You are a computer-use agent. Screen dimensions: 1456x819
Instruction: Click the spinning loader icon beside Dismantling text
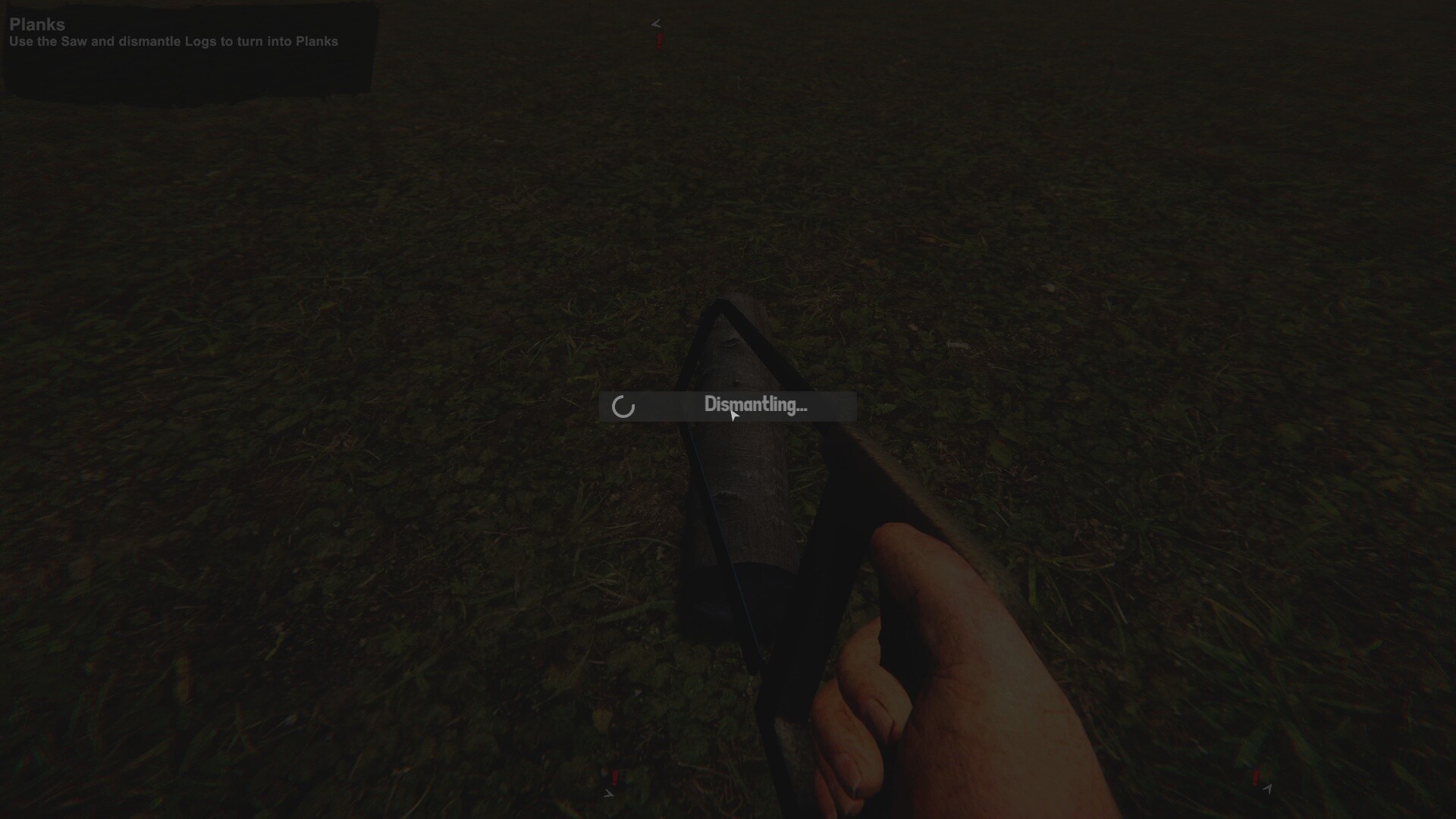[623, 406]
